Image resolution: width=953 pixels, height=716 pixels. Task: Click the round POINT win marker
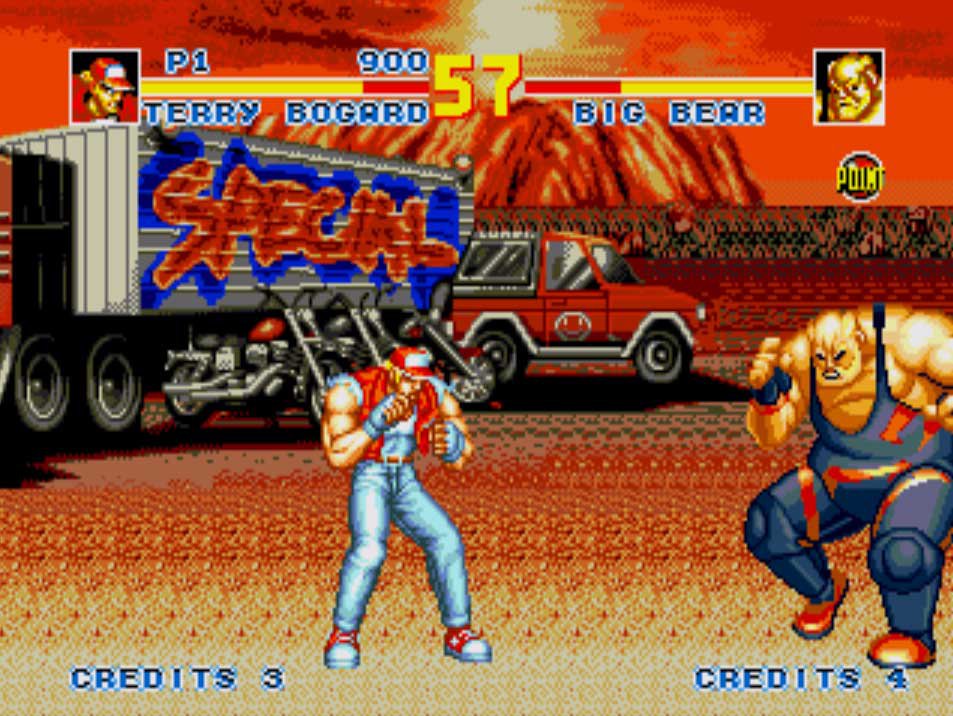pos(860,177)
